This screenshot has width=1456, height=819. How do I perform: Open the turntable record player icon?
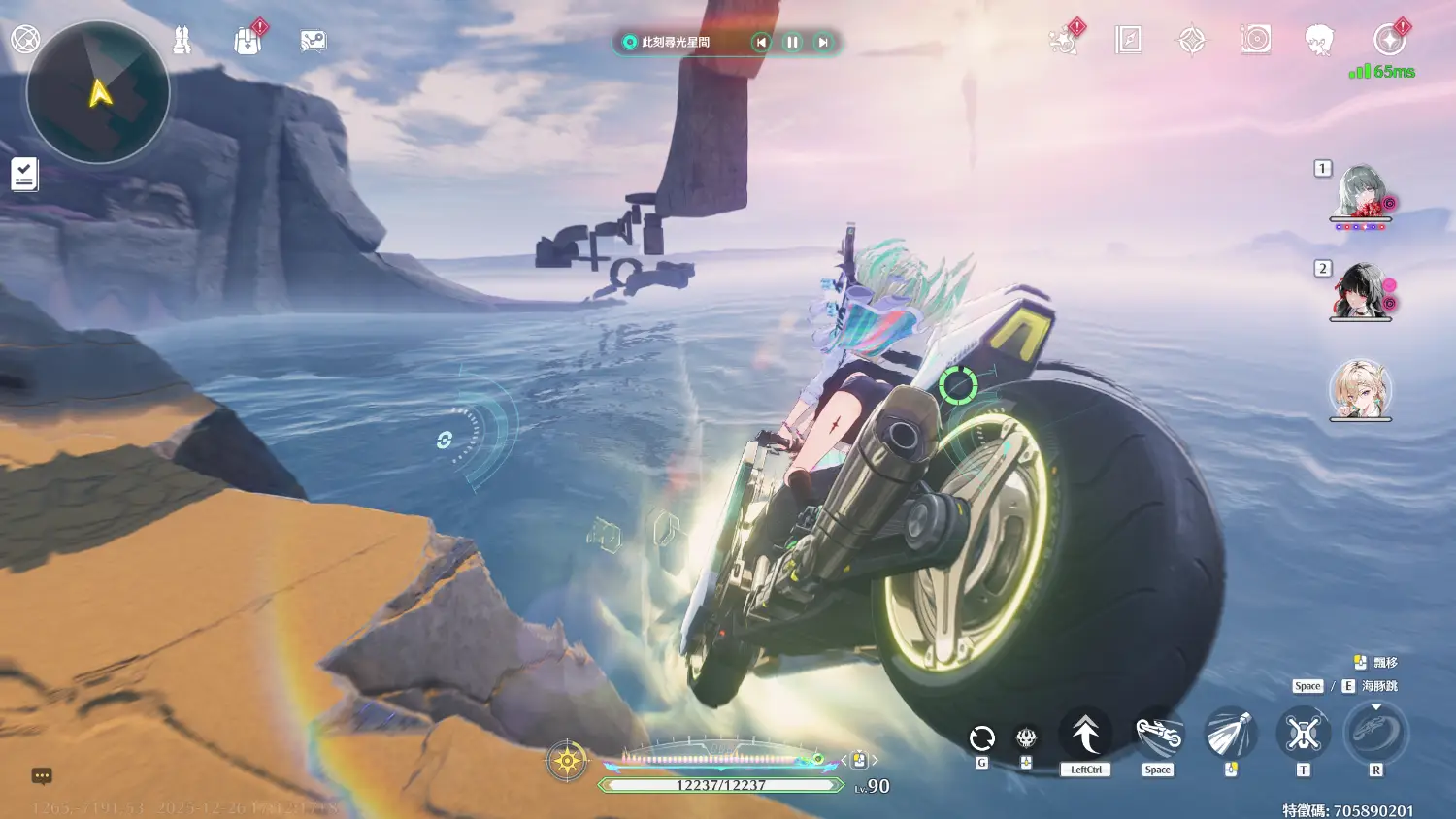pos(1255,40)
